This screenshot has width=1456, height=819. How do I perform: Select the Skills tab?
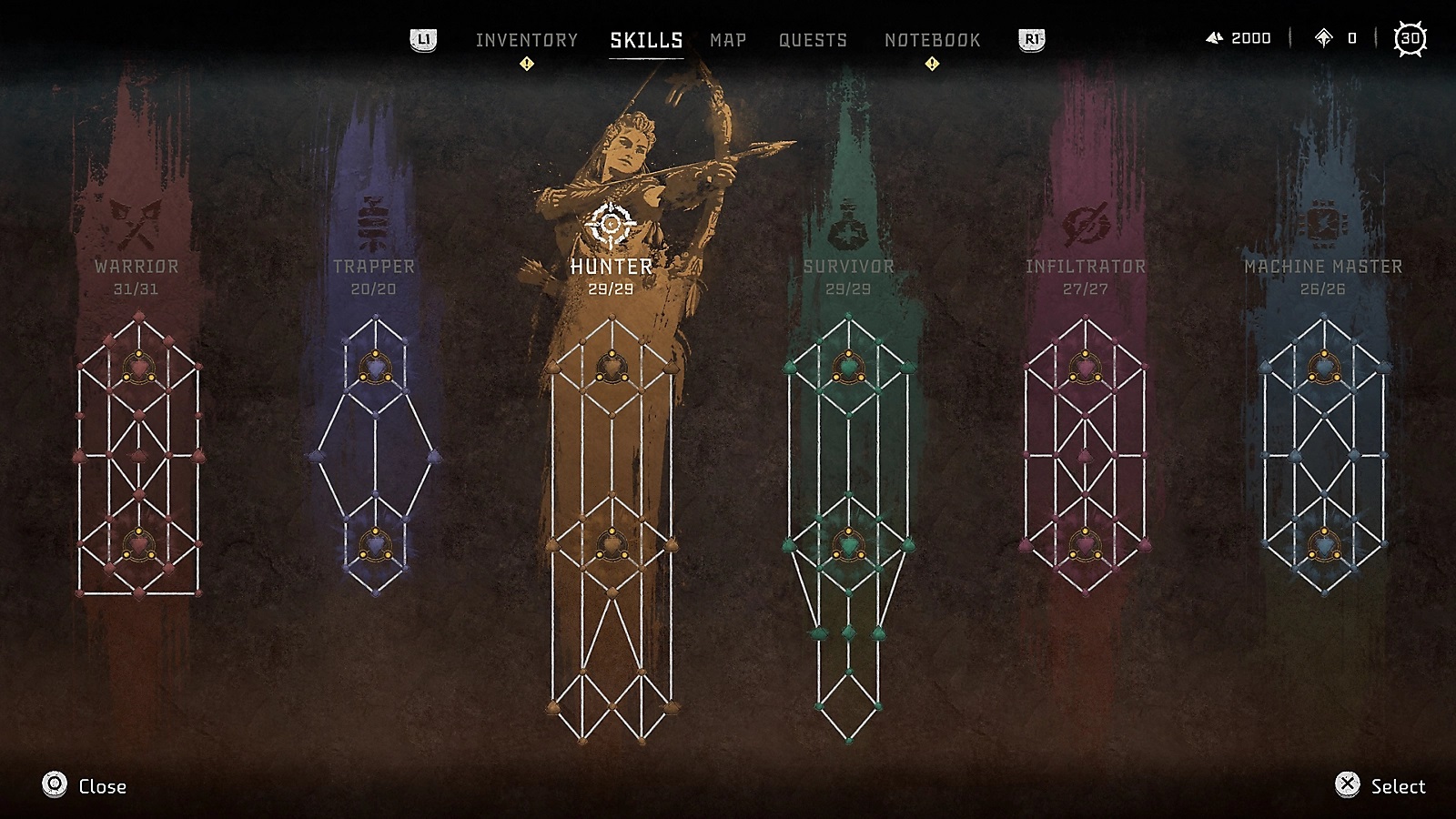(x=646, y=40)
